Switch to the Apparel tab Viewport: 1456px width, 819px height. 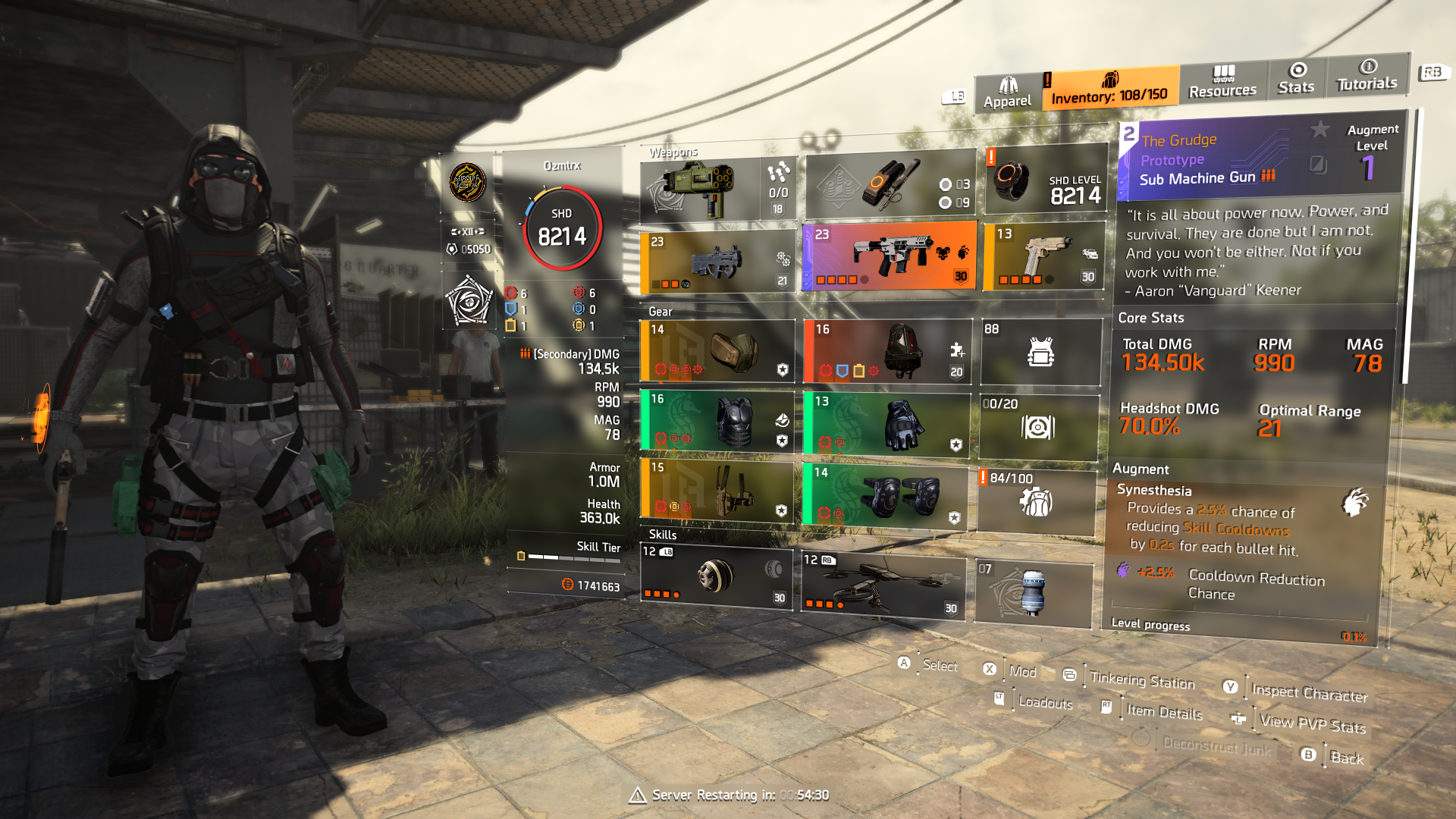tap(1007, 93)
